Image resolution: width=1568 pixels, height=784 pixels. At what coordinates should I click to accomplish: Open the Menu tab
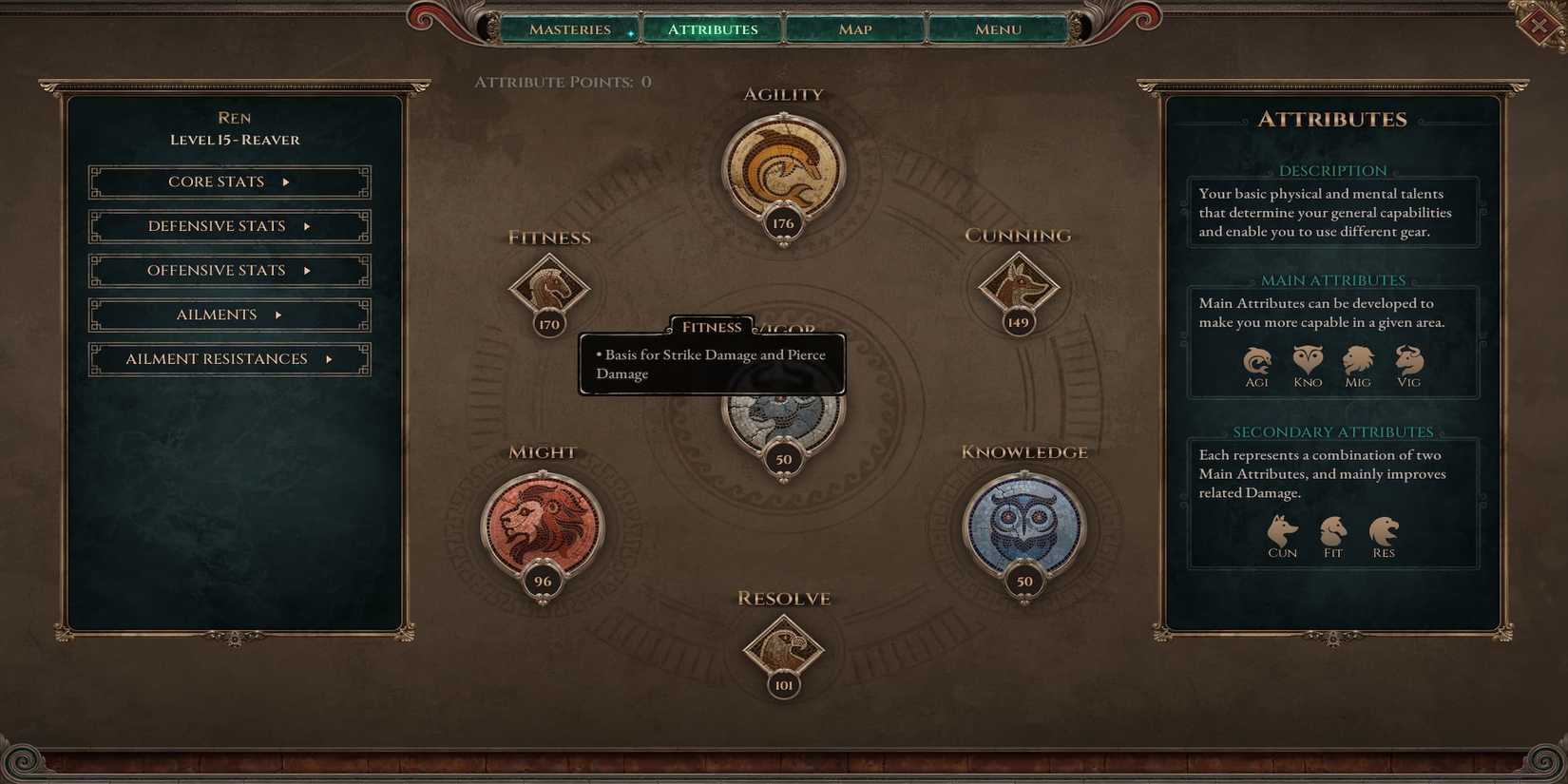pos(997,29)
